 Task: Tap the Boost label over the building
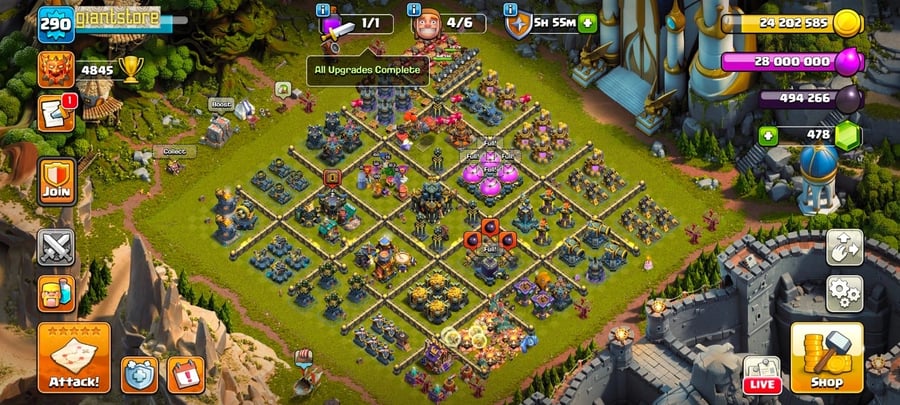click(221, 104)
